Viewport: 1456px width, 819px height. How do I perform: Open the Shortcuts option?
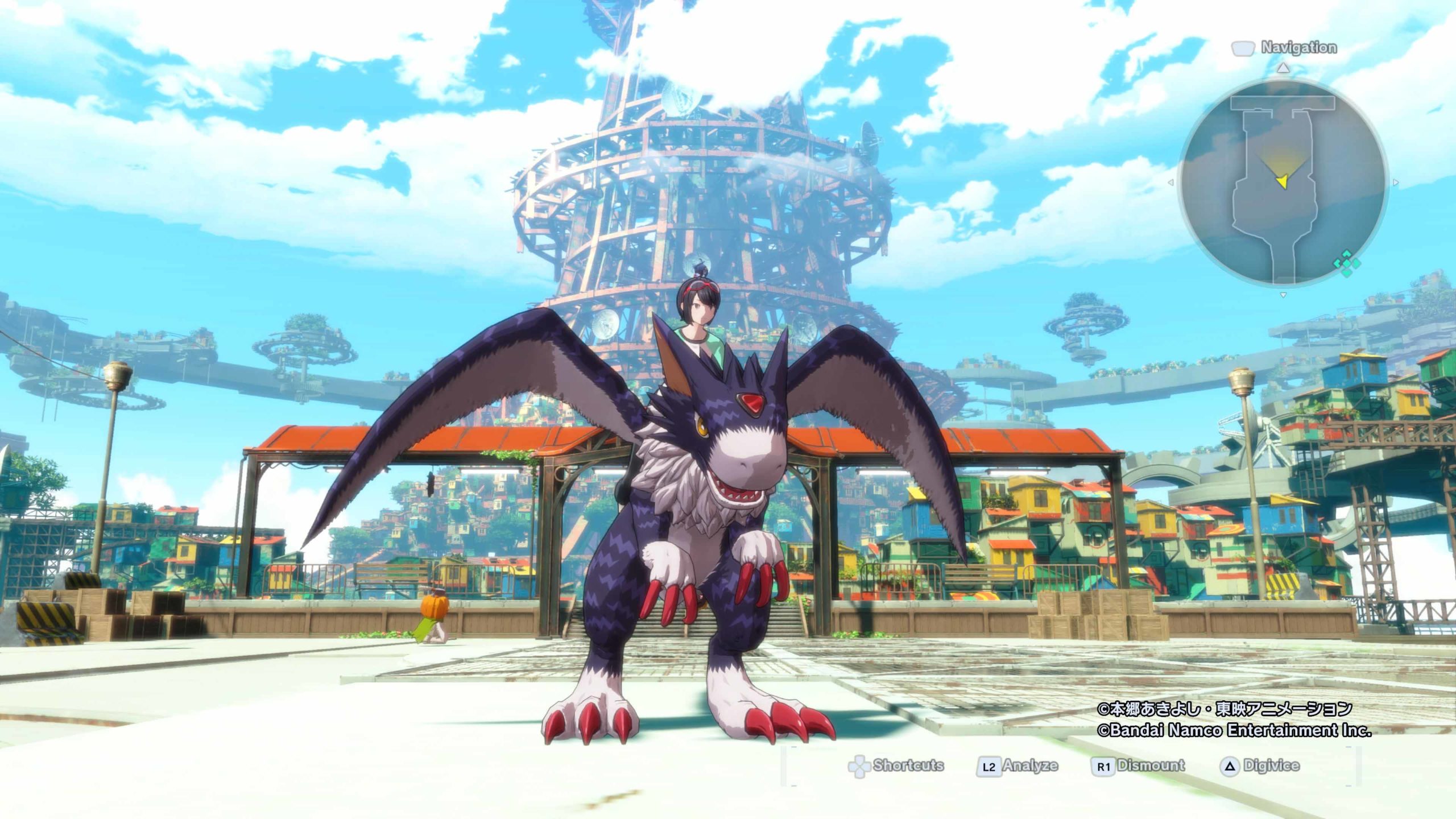click(x=896, y=766)
